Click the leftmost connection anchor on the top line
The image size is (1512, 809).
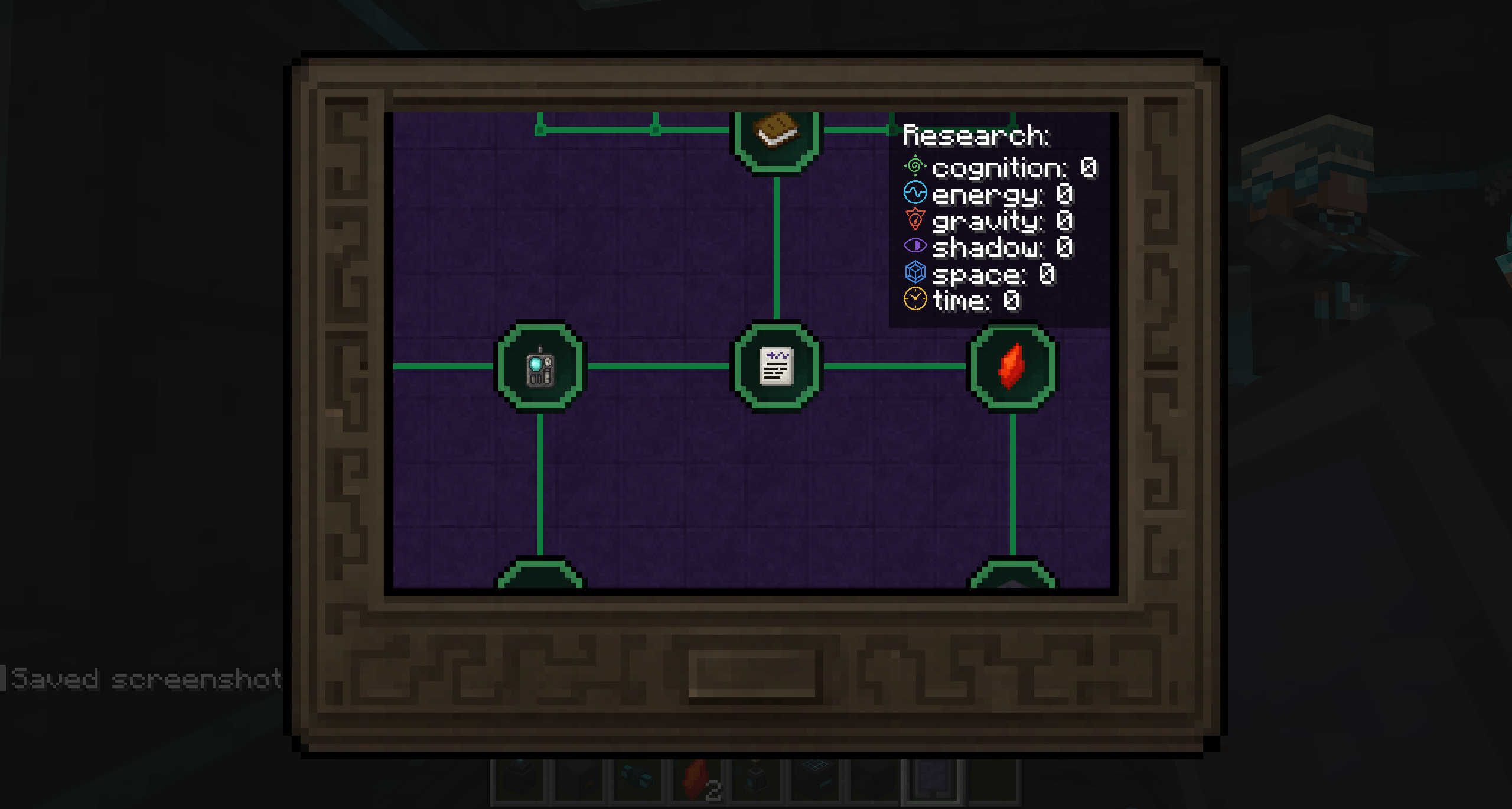(x=542, y=129)
